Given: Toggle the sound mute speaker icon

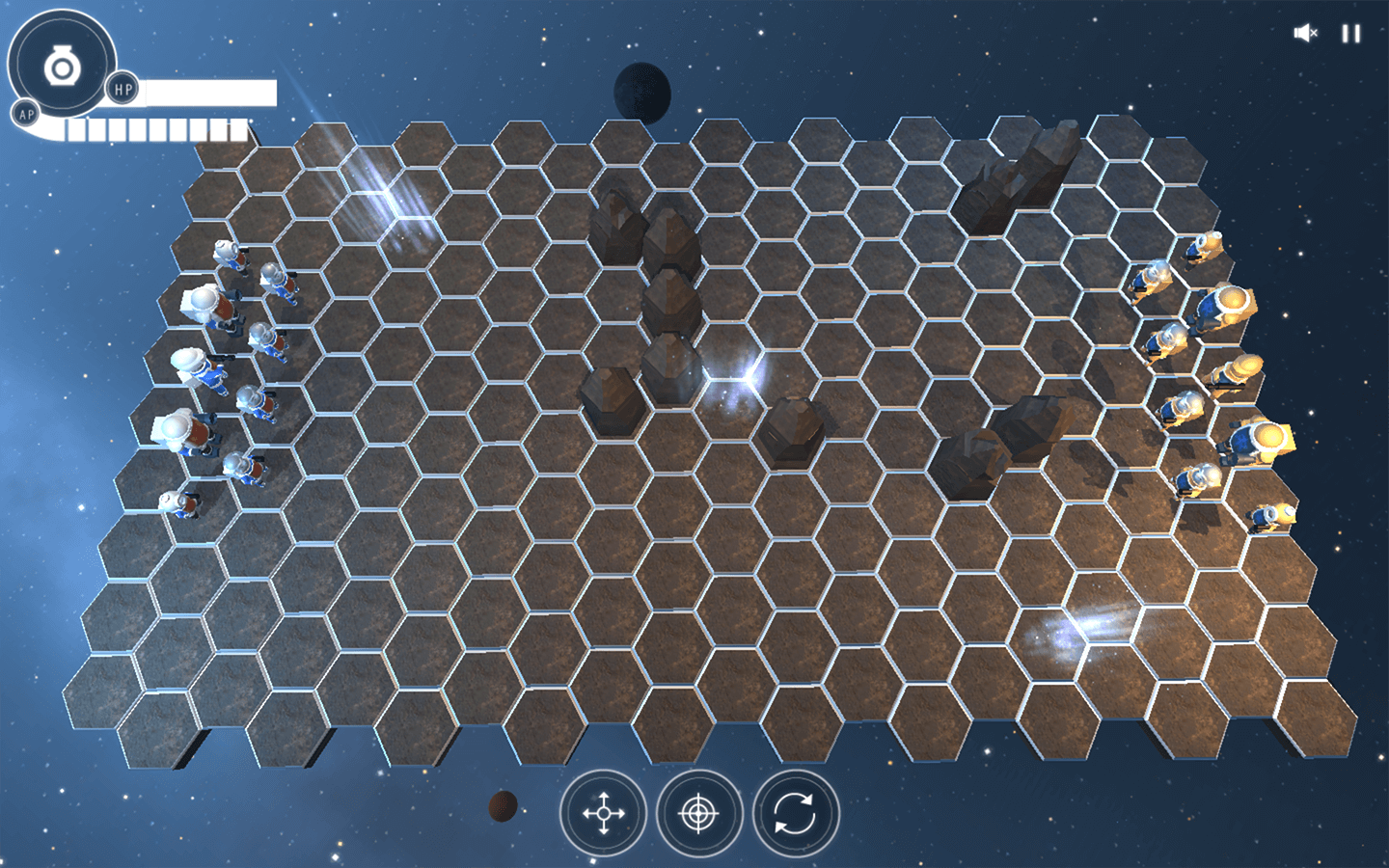Looking at the screenshot, I should (x=1305, y=34).
